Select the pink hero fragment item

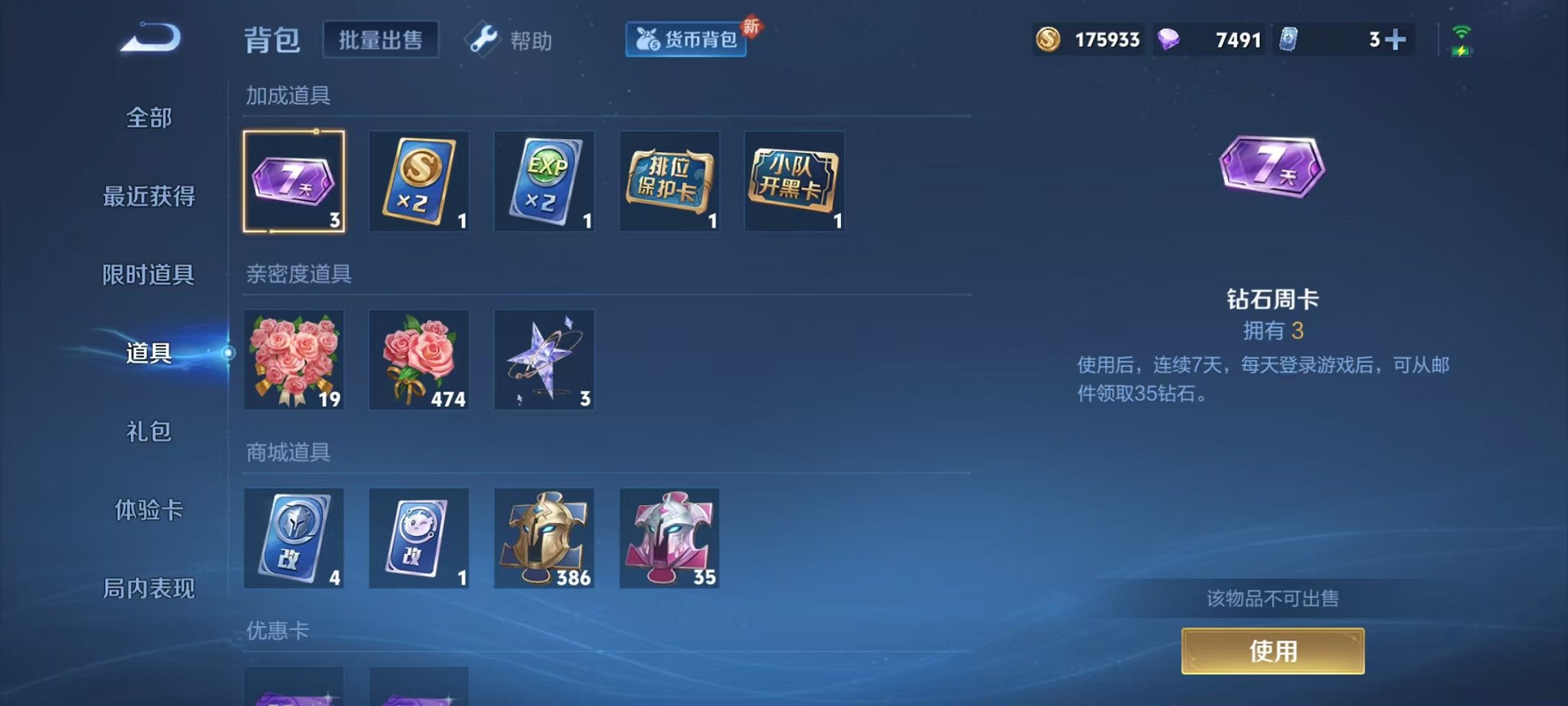coord(669,538)
